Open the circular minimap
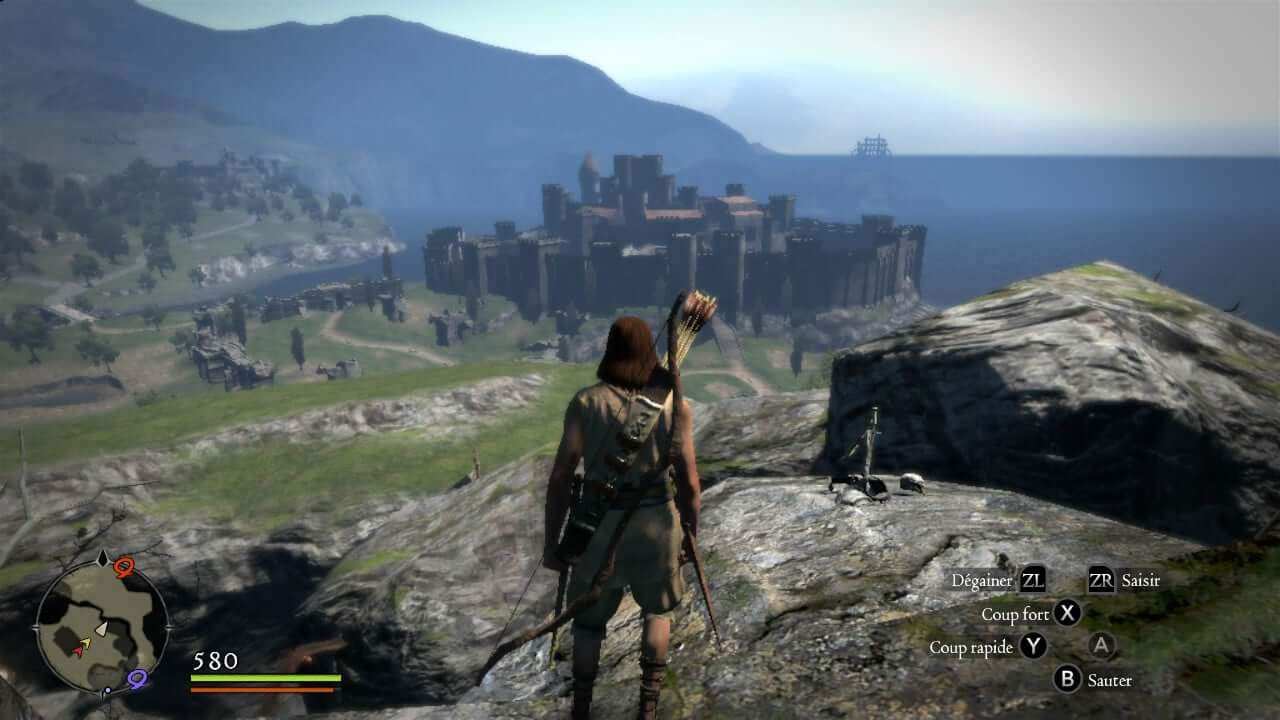The image size is (1280, 720). pos(102,625)
